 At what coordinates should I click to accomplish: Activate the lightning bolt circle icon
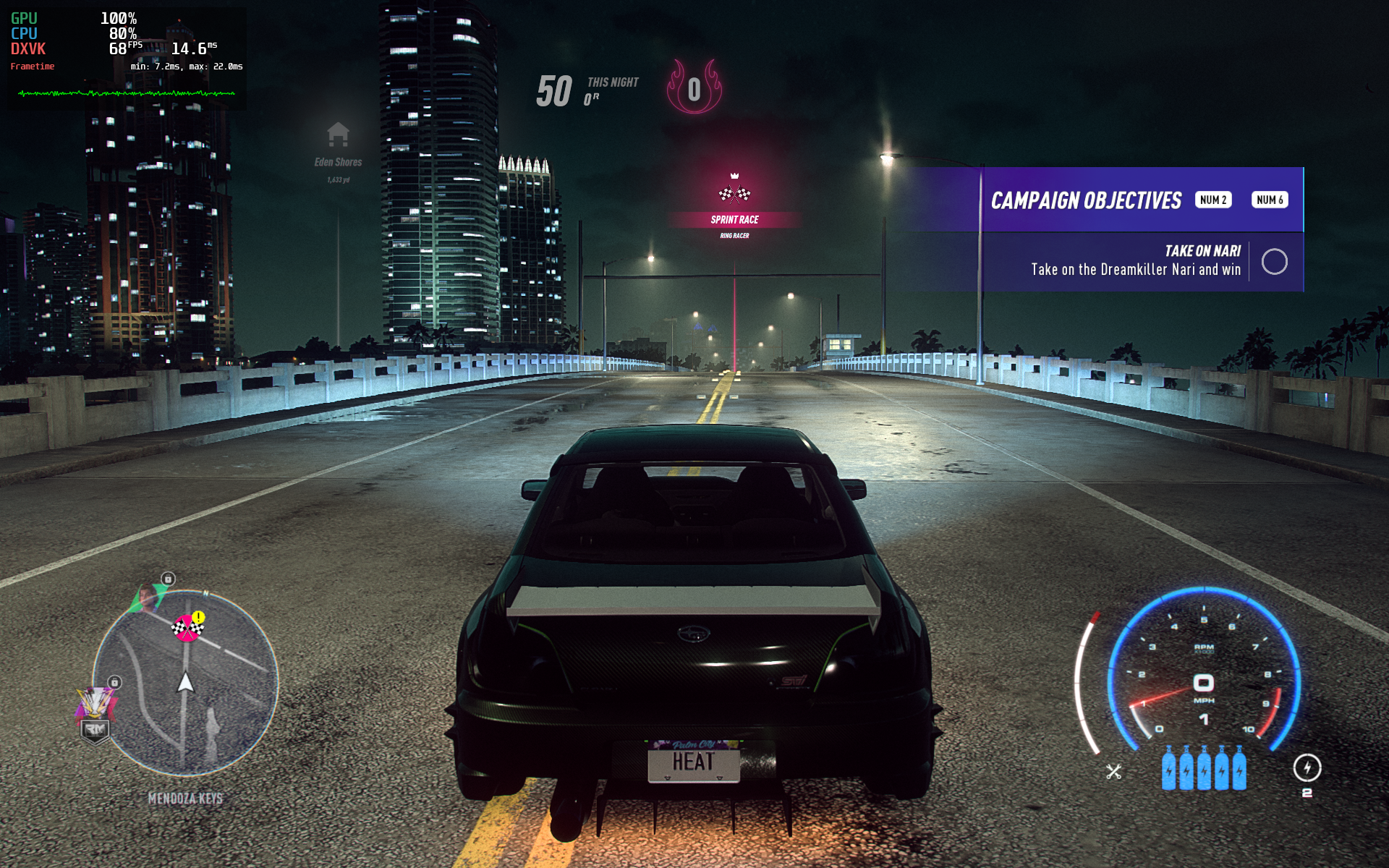click(1307, 767)
